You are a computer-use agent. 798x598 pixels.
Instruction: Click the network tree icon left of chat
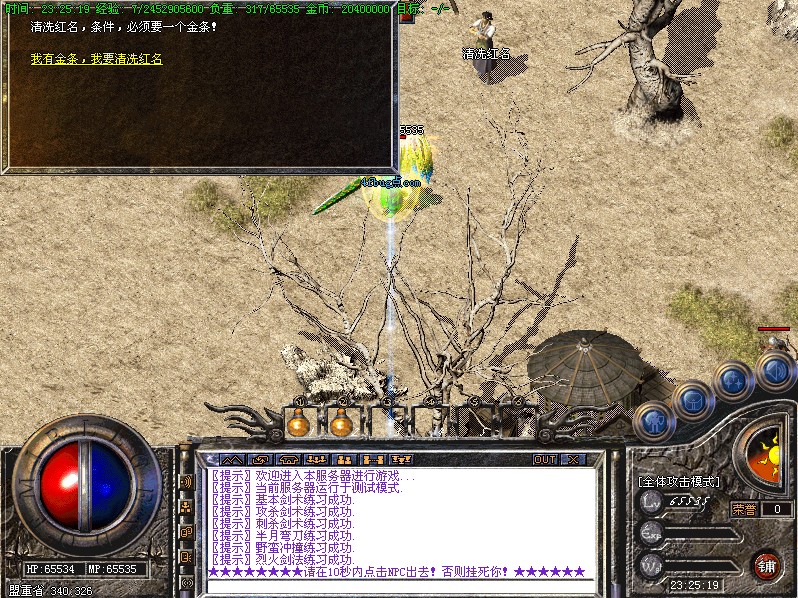[186, 507]
